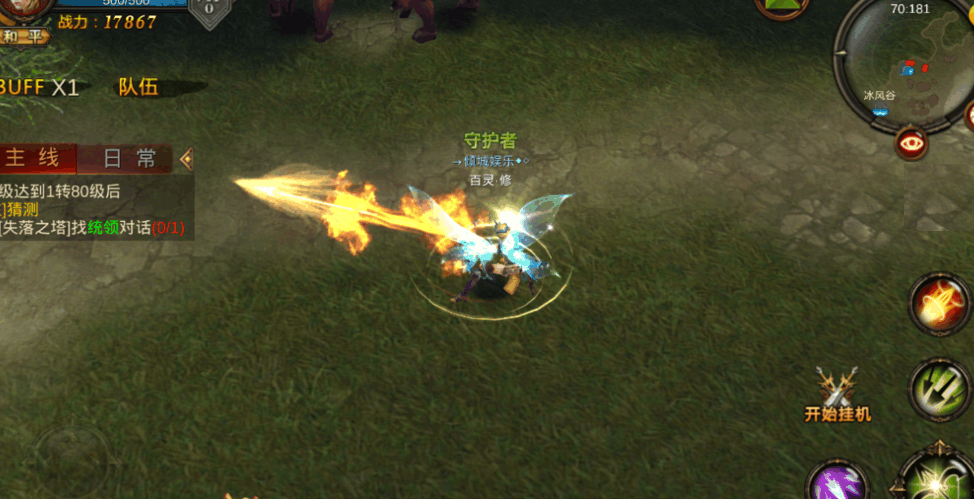The image size is (974, 499).
Task: Activate the flaming fist skill
Action: [x=939, y=303]
